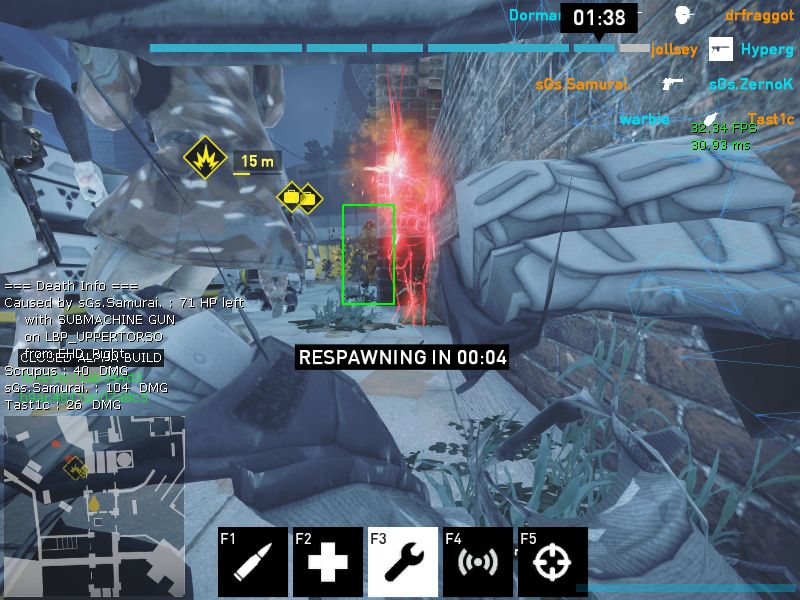The image size is (800, 600).
Task: Choose player sGs.ZernoK in the team list
Action: coord(750,85)
